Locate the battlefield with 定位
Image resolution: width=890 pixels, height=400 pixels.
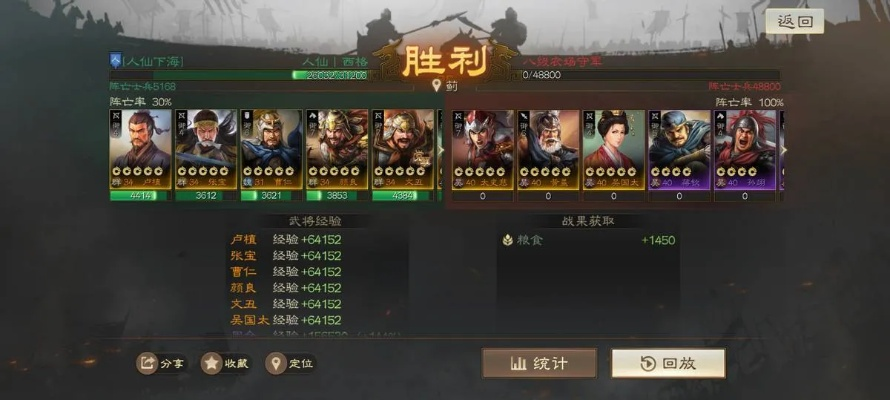pos(290,363)
